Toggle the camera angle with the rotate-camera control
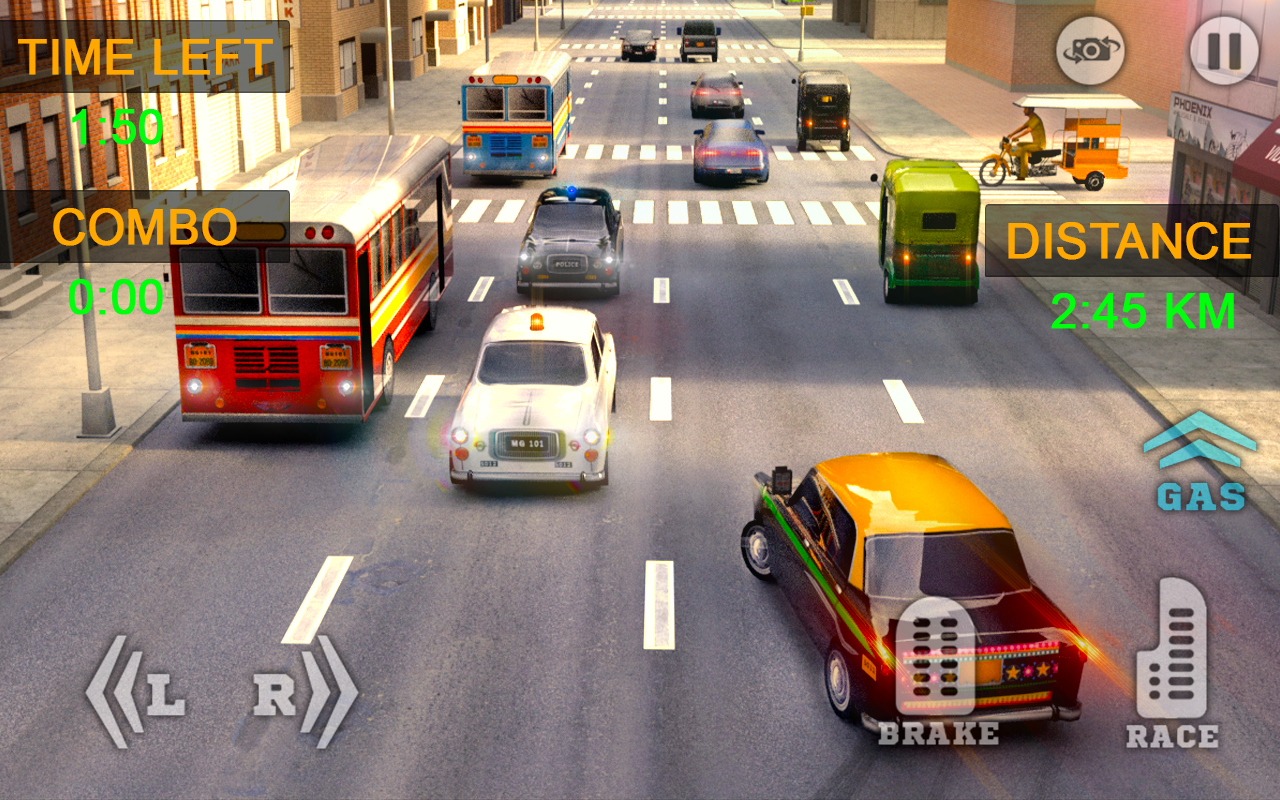This screenshot has width=1280, height=800. (x=1089, y=53)
